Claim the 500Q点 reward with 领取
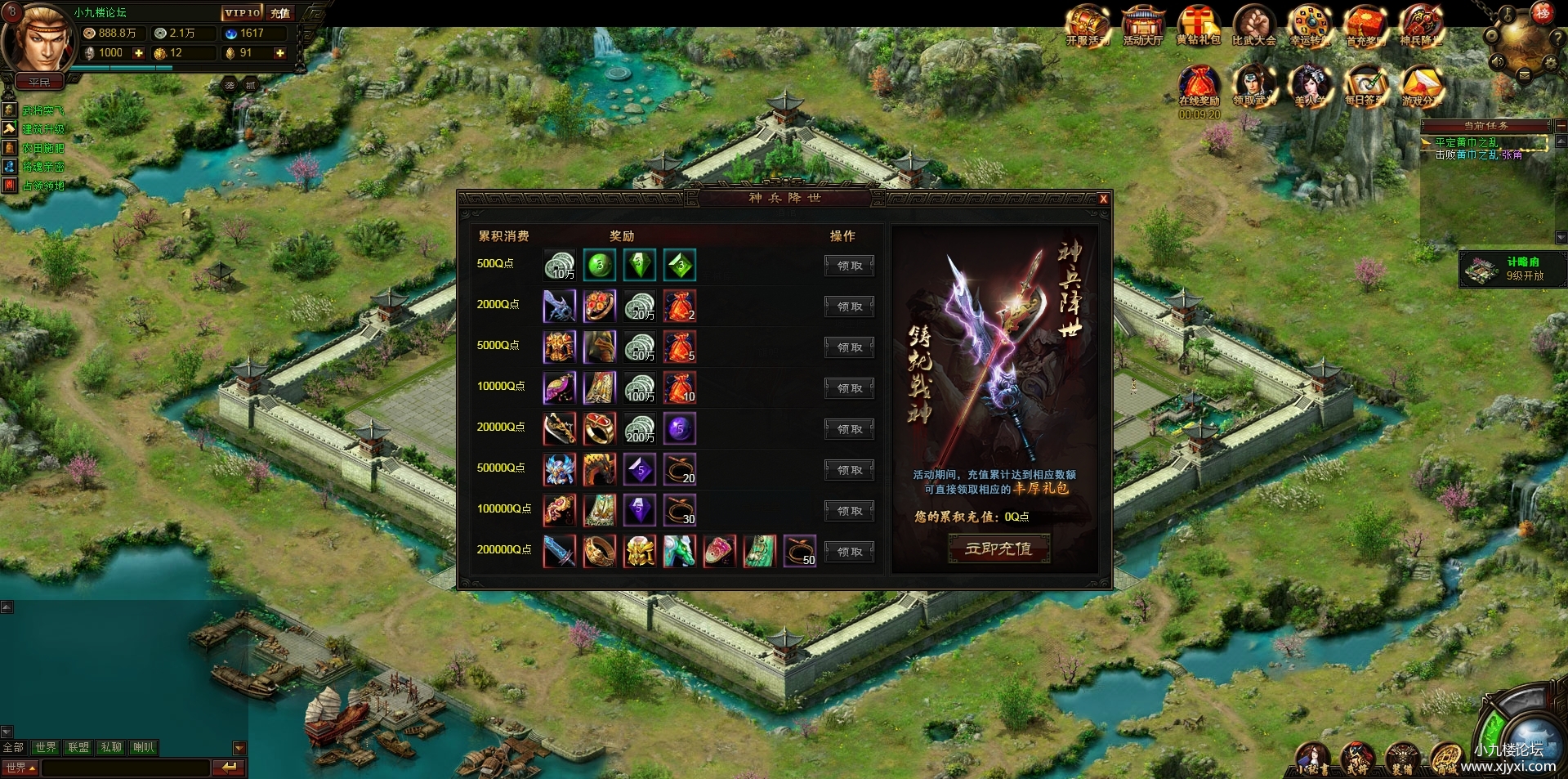 [x=849, y=266]
